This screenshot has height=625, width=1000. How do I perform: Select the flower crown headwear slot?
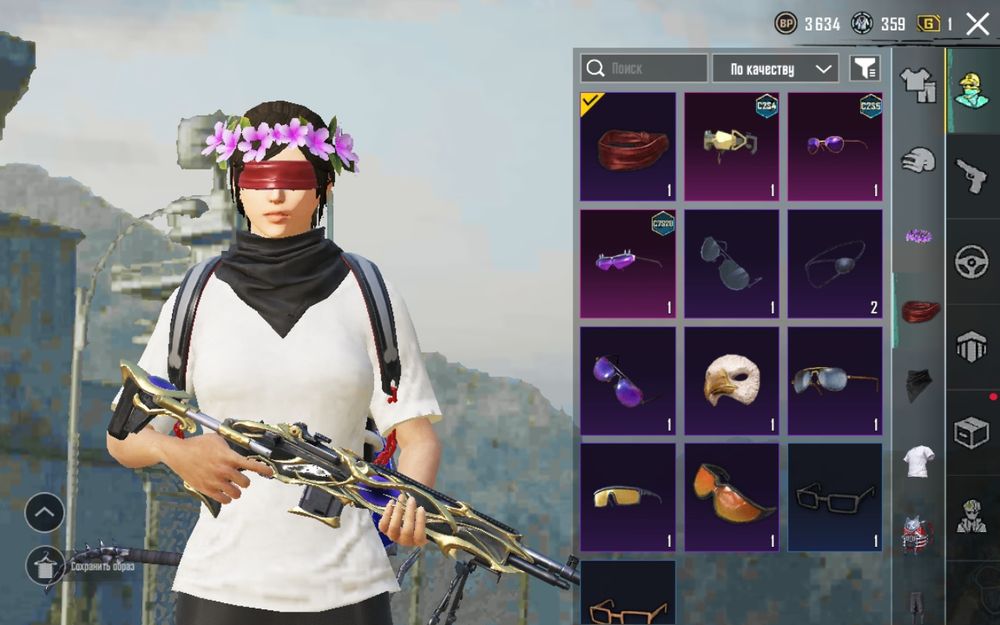pyautogui.click(x=919, y=236)
